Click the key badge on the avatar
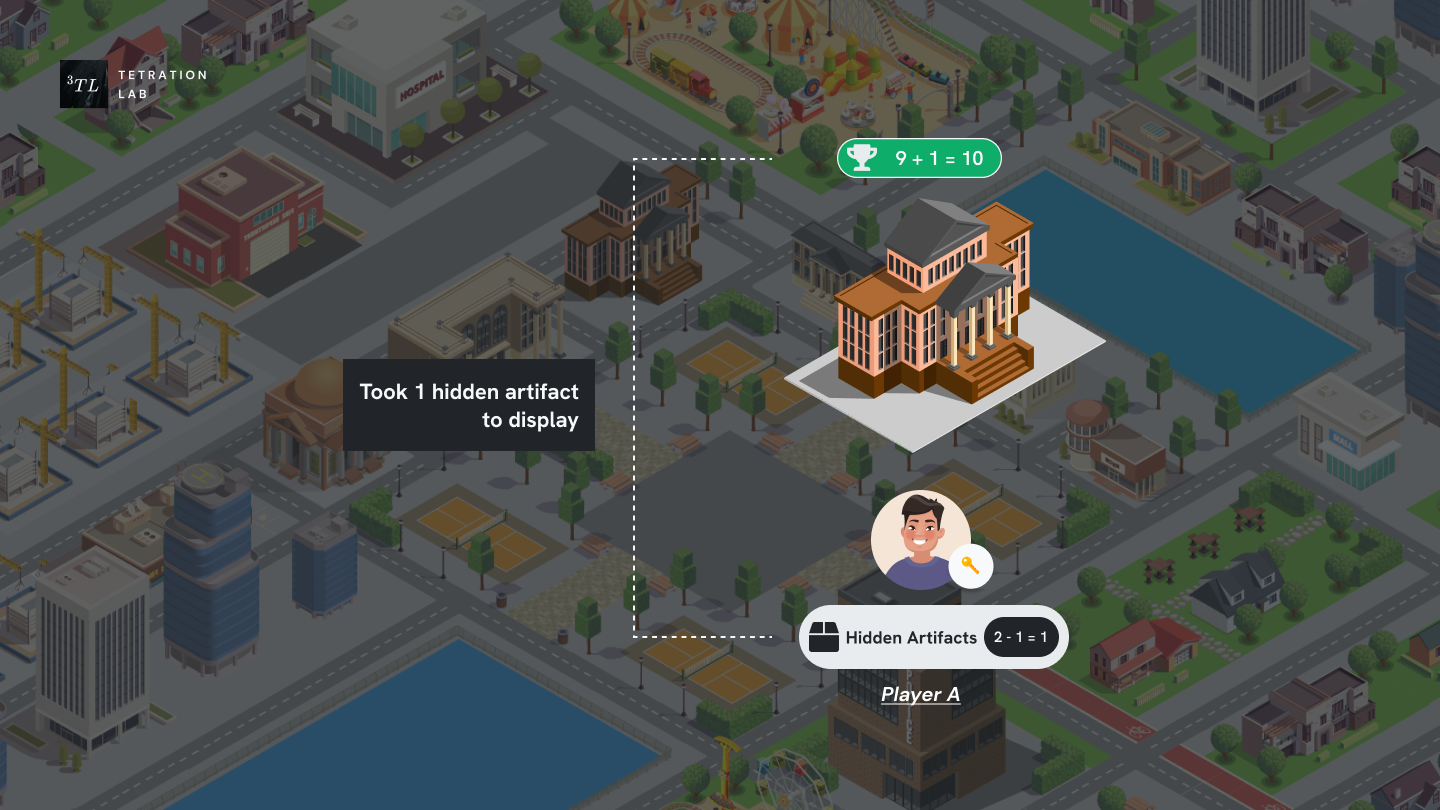This screenshot has width=1440, height=810. click(970, 567)
